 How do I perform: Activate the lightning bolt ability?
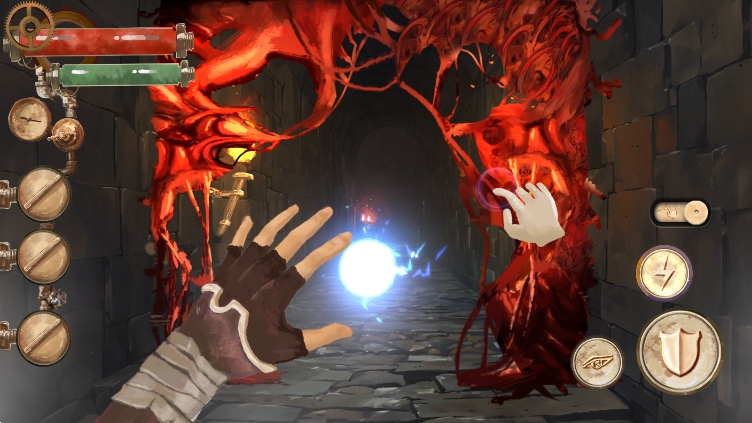click(x=664, y=272)
